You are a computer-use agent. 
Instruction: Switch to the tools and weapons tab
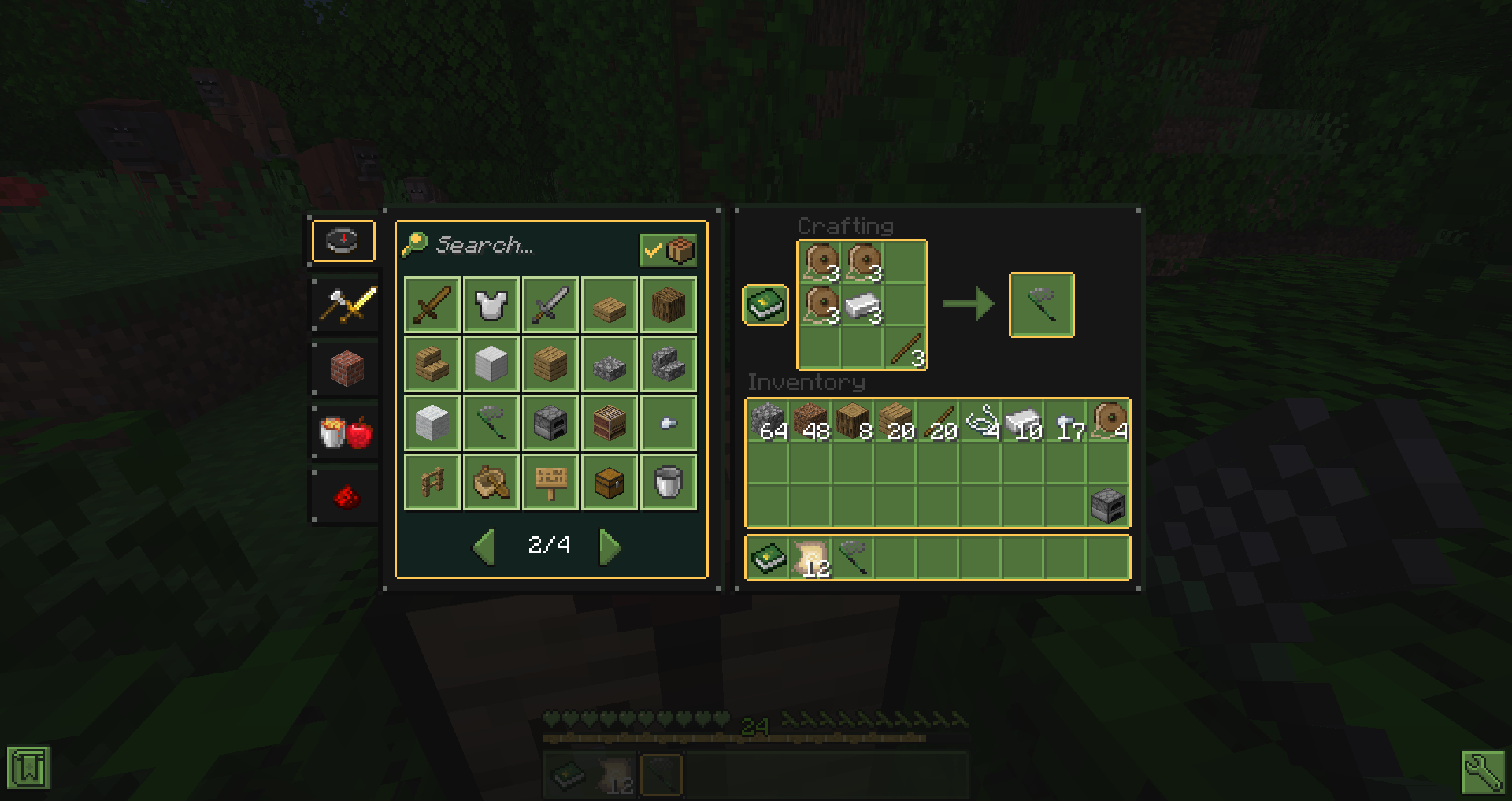pos(345,305)
